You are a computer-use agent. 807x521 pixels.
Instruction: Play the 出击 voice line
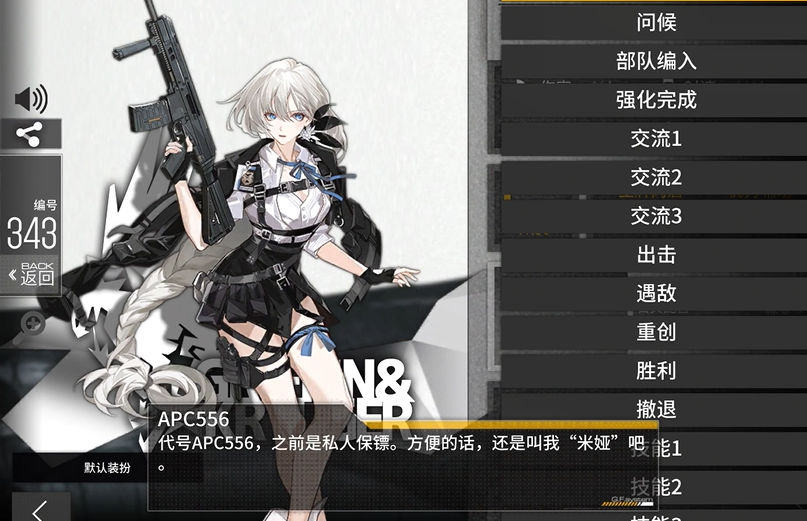(x=655, y=255)
